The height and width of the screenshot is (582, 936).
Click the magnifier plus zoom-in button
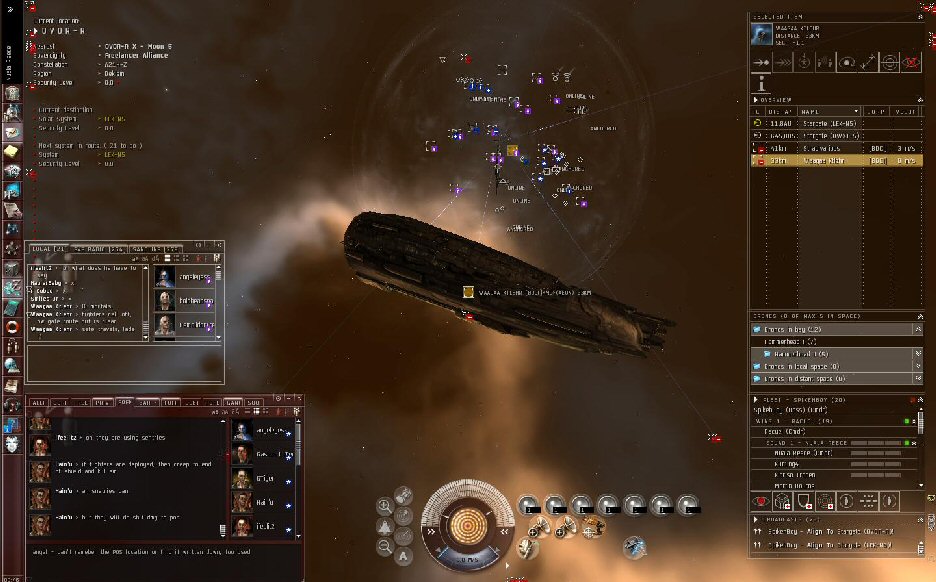click(384, 505)
